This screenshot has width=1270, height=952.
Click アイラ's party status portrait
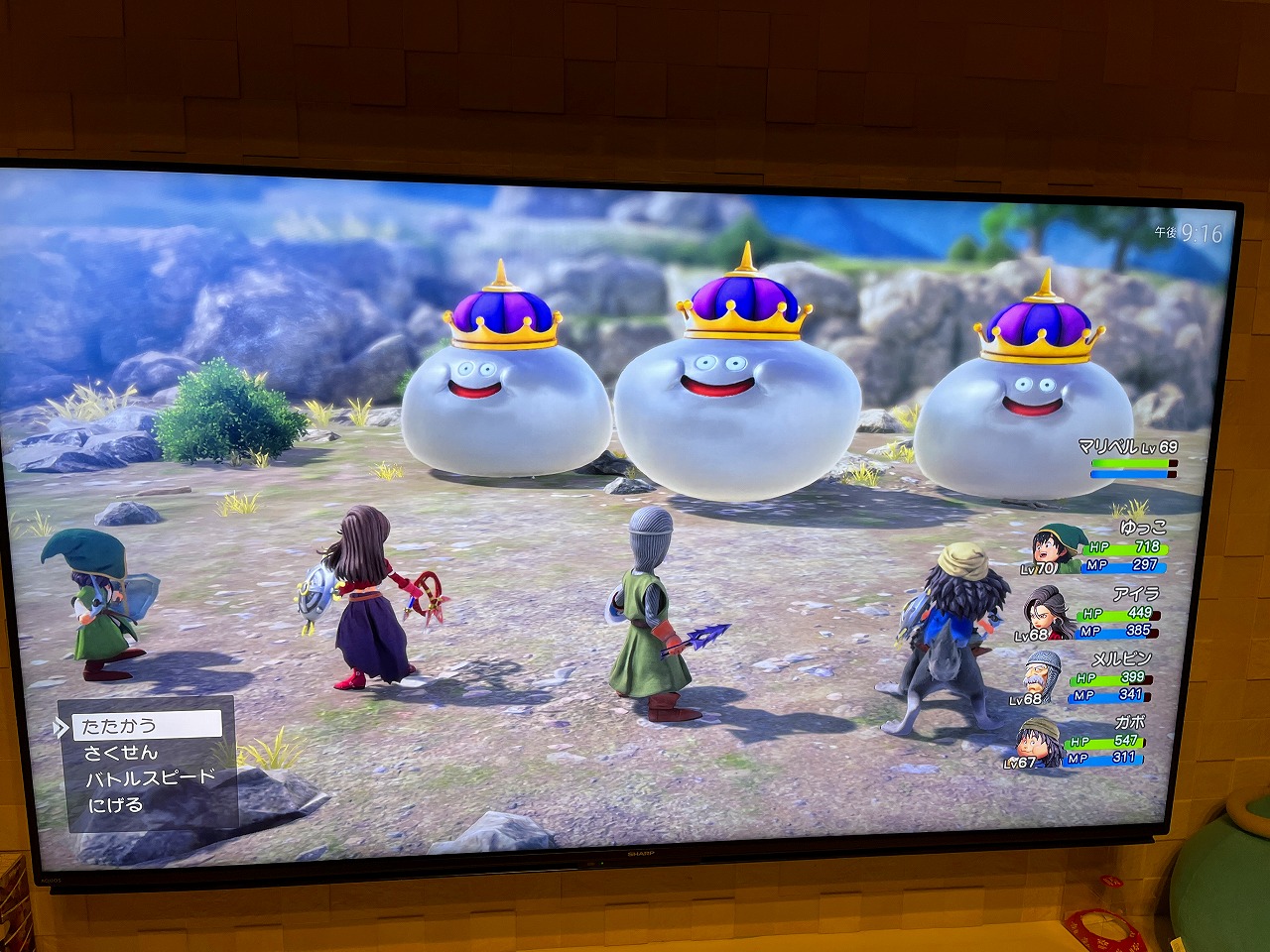pyautogui.click(x=1048, y=613)
